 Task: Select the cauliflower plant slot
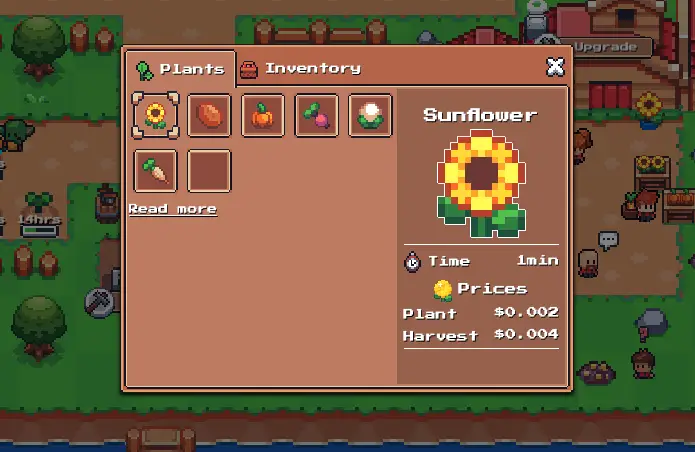click(x=369, y=115)
